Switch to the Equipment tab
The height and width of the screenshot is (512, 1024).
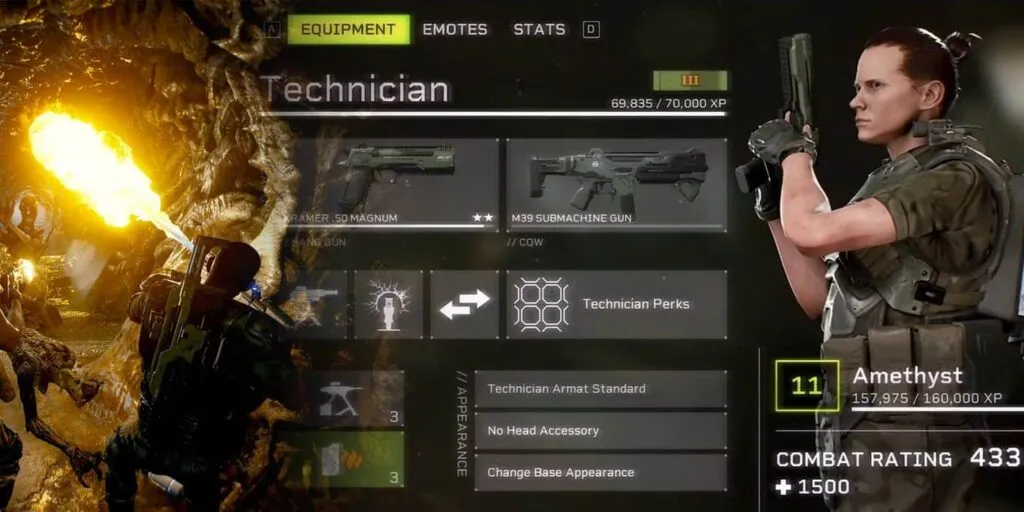pos(349,30)
